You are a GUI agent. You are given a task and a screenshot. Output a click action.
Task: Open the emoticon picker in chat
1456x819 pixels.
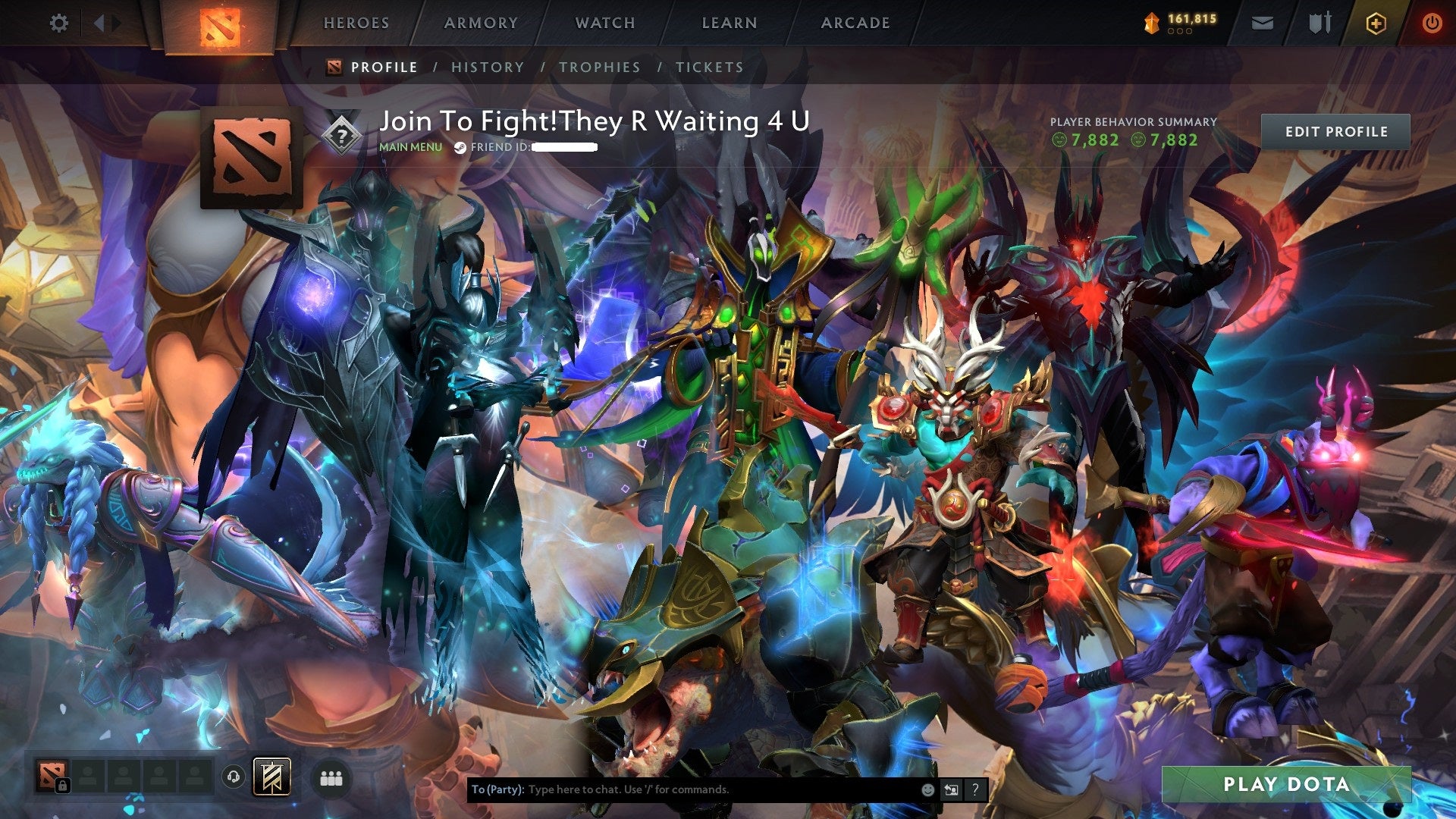point(927,789)
